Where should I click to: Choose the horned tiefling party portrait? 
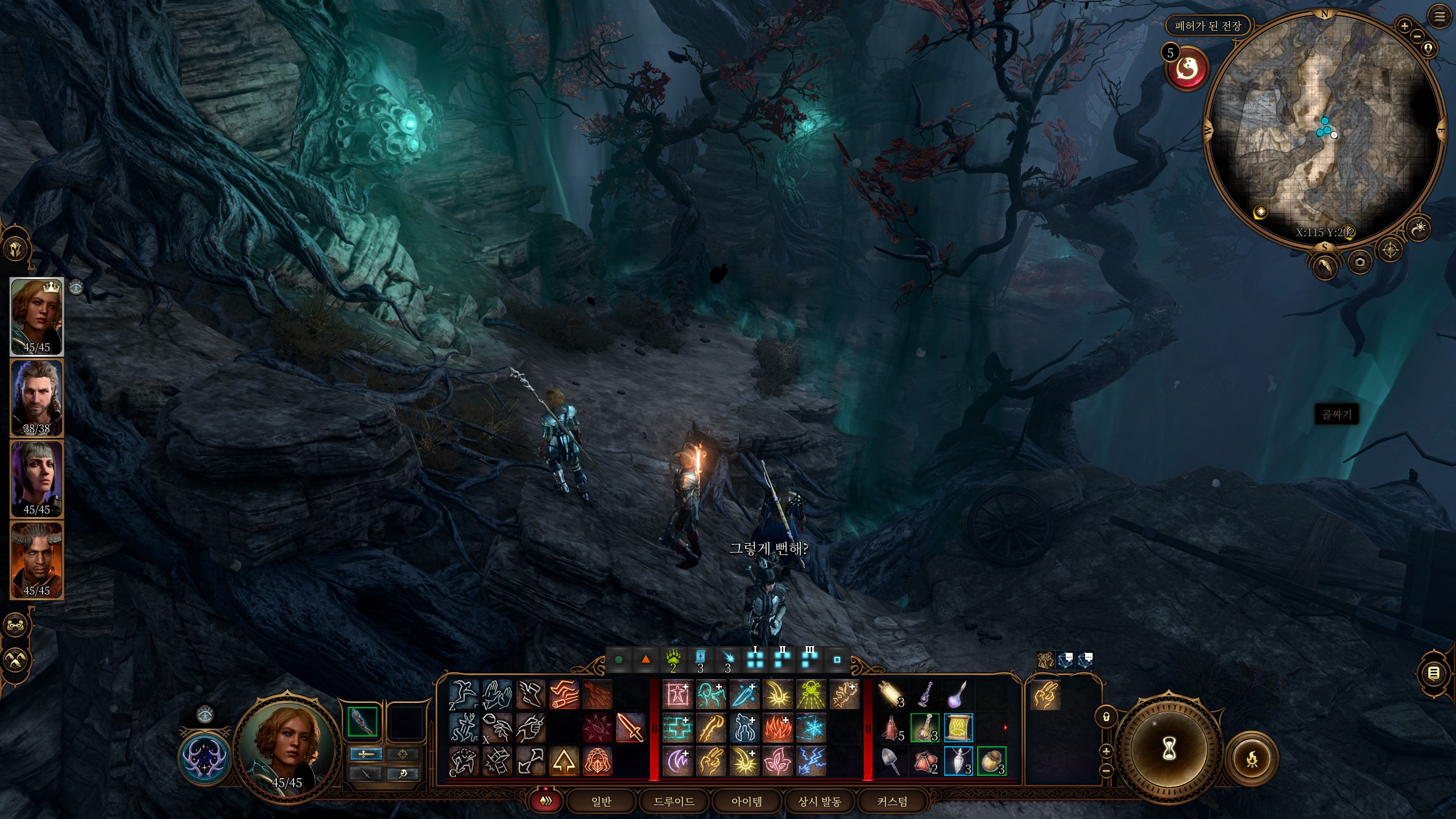pos(37,560)
